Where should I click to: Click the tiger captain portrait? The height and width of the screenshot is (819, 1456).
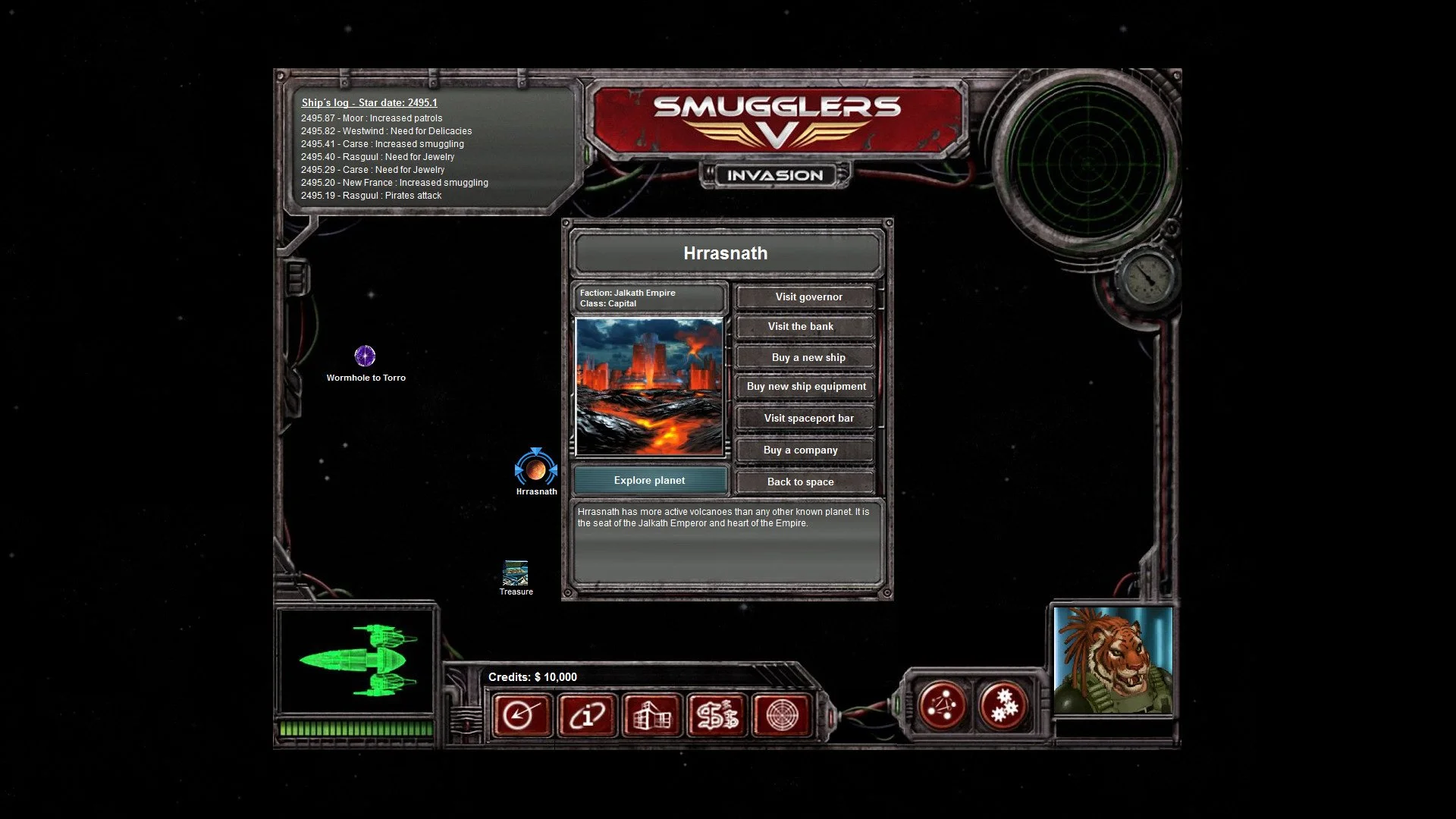(x=1112, y=660)
